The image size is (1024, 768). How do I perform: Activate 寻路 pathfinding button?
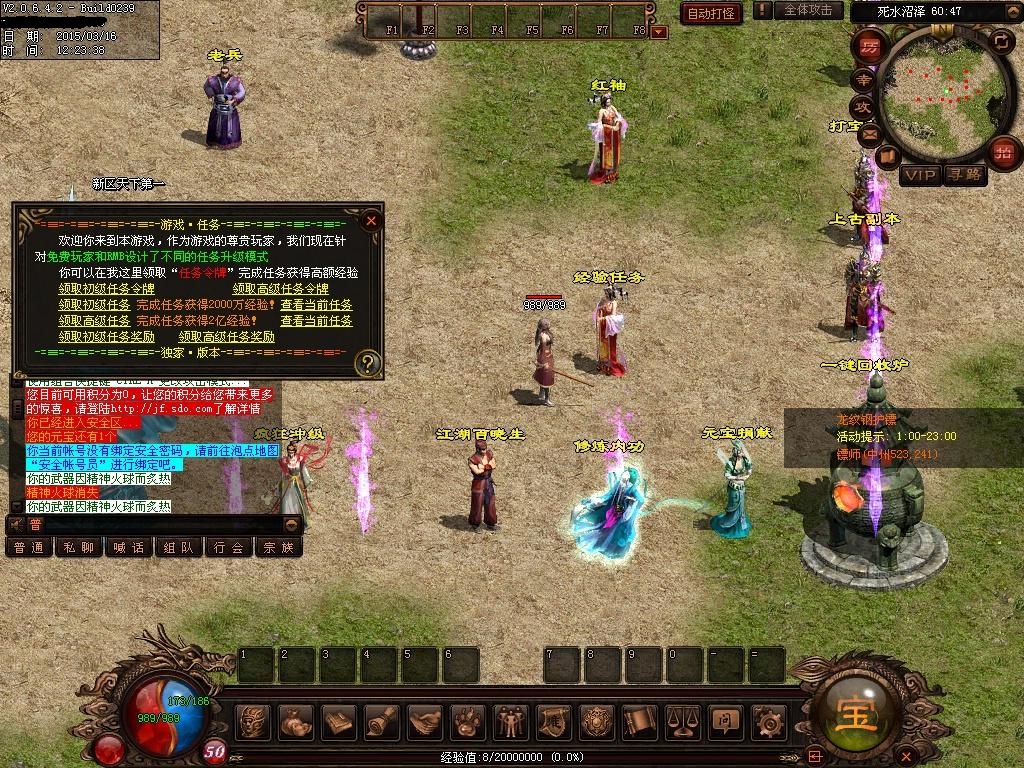point(965,175)
